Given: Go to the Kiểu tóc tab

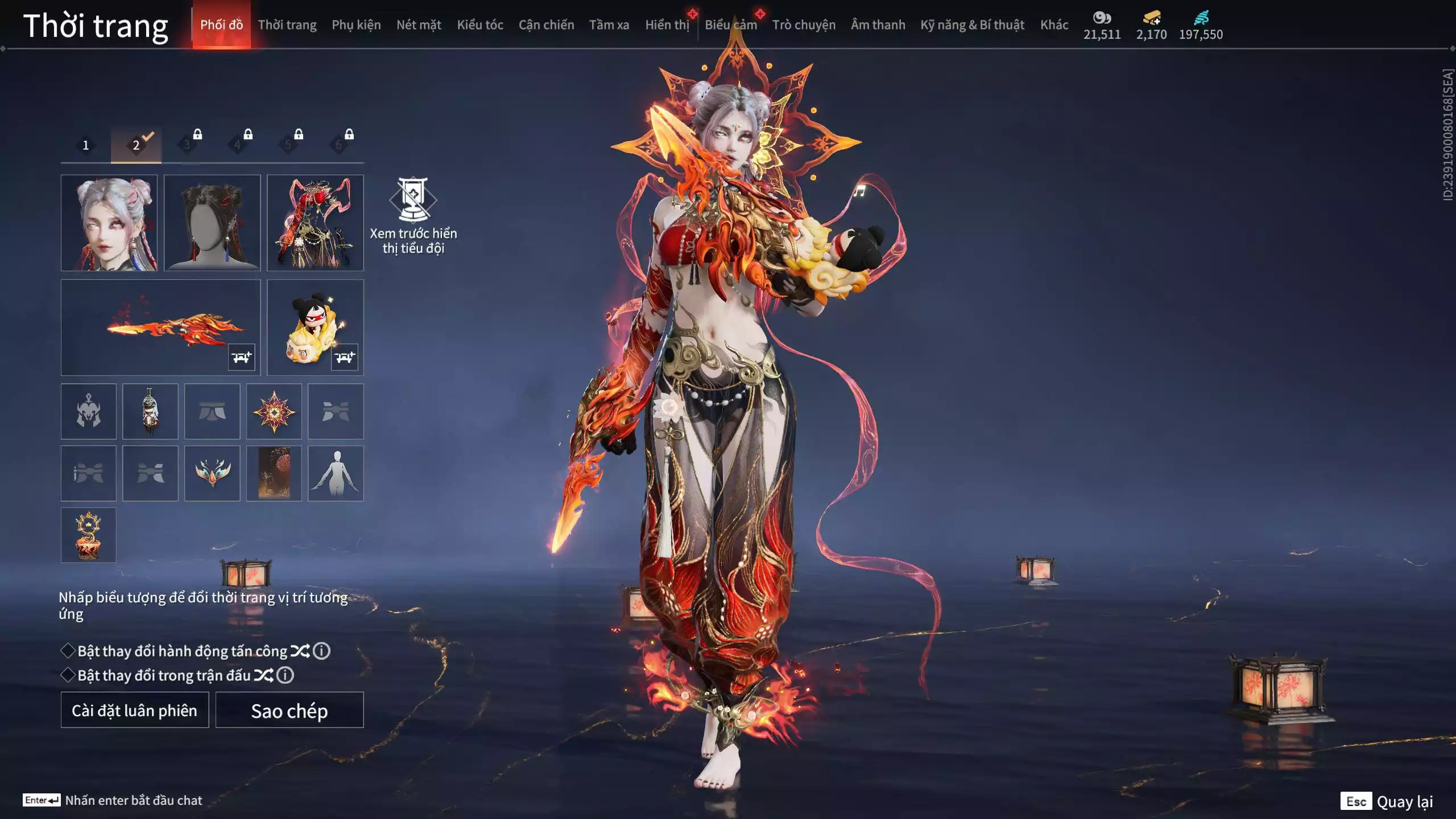Looking at the screenshot, I should point(480,25).
